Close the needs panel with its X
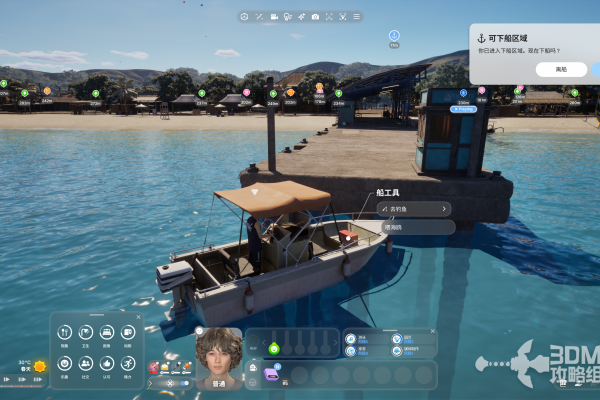 137,319
